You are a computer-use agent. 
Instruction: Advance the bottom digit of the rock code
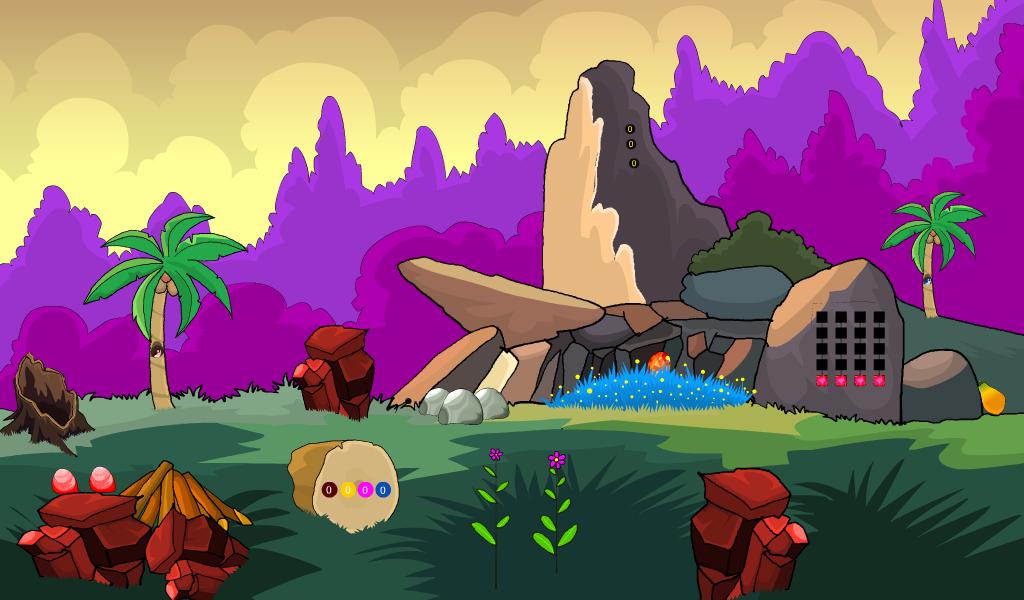(634, 163)
